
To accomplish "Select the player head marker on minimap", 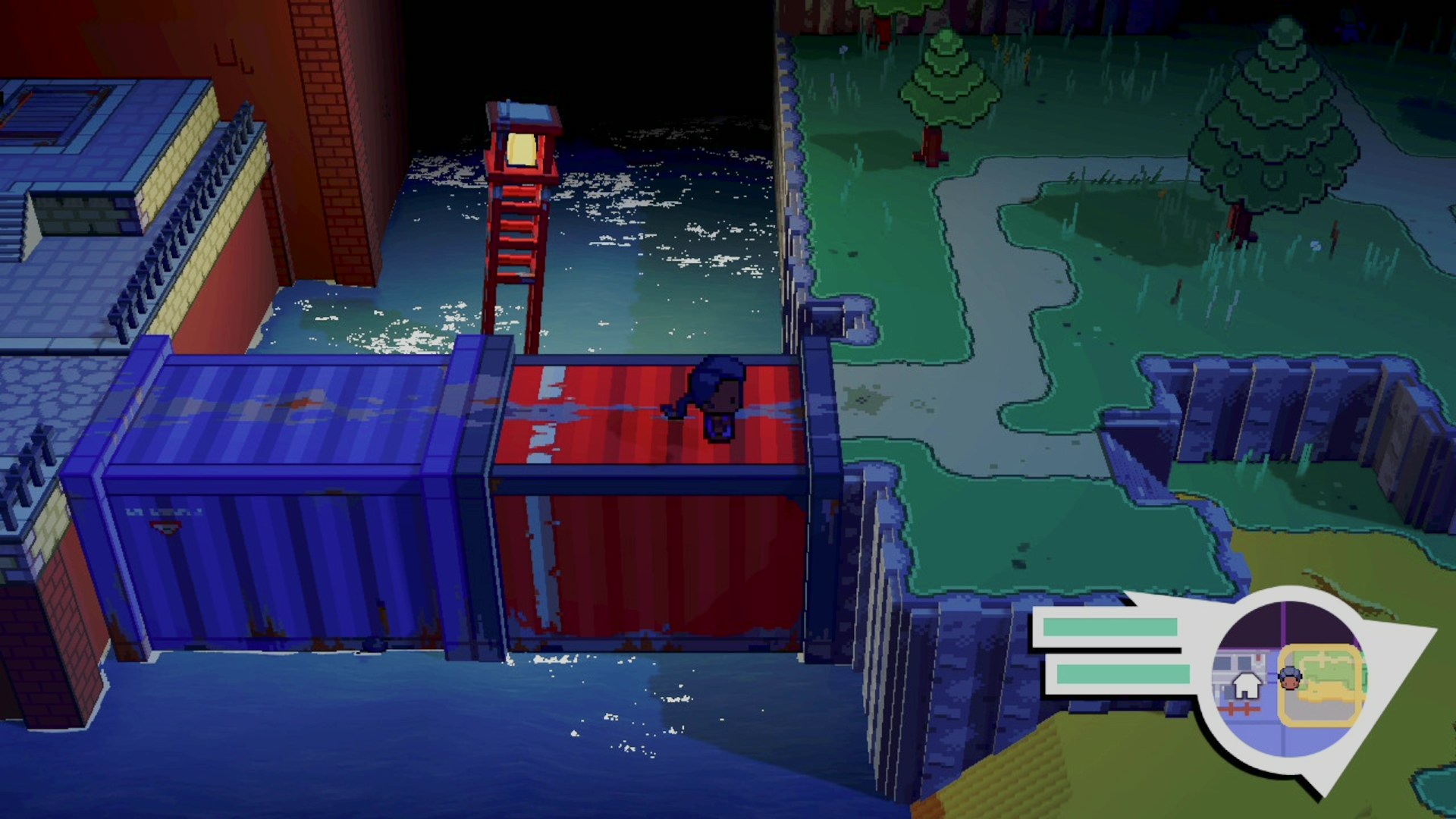I will tap(1290, 677).
